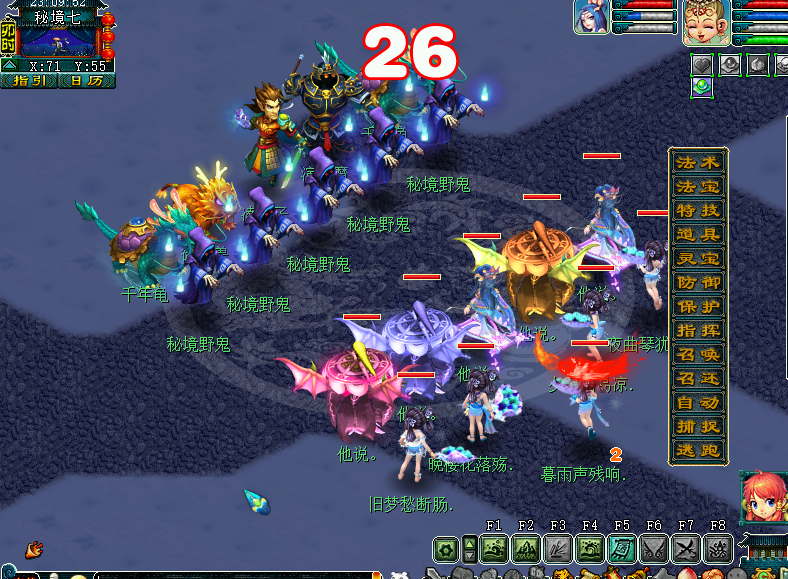
Task: Select 法宝 (Magic Treasure) battle command
Action: pos(697,186)
